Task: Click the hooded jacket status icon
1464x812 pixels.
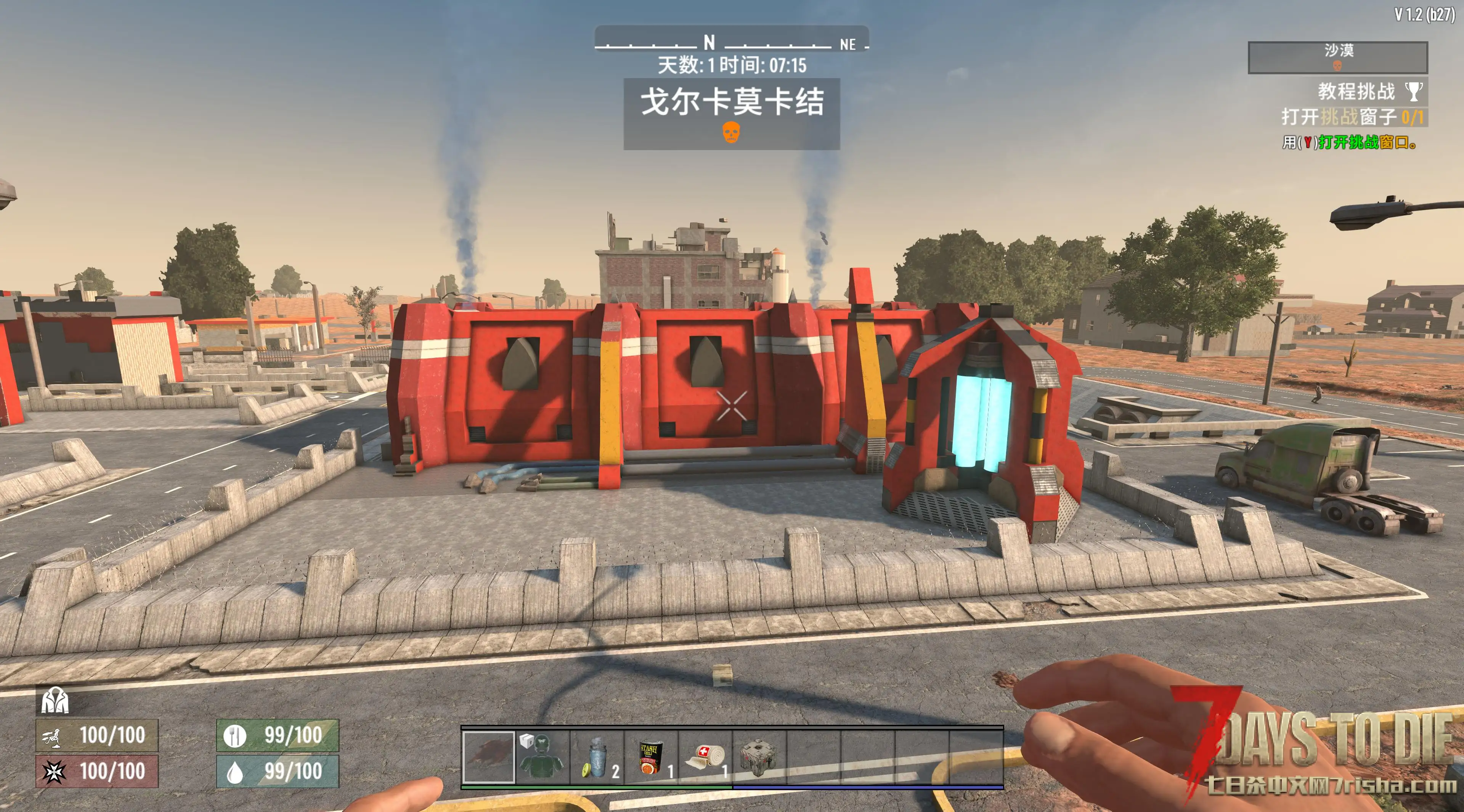Action: click(x=55, y=700)
